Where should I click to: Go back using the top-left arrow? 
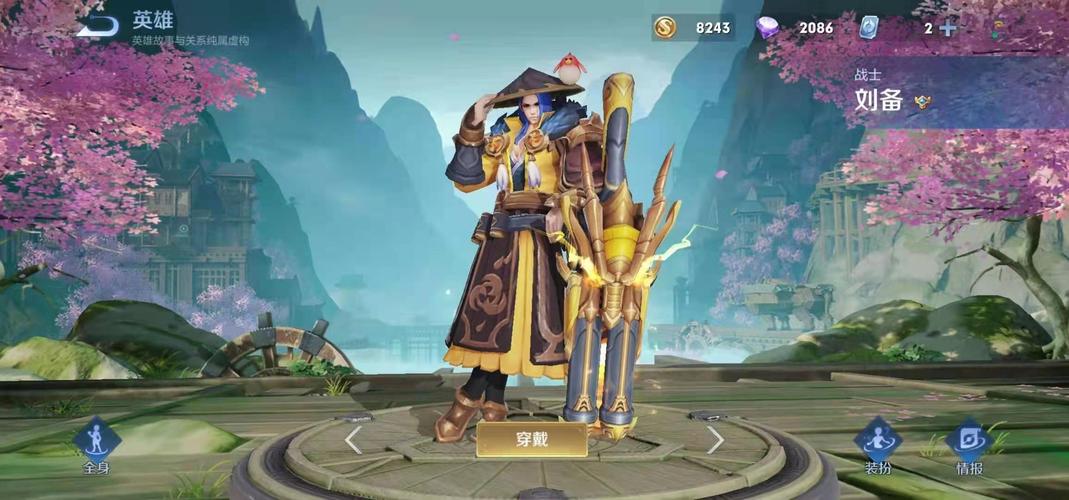coord(97,26)
